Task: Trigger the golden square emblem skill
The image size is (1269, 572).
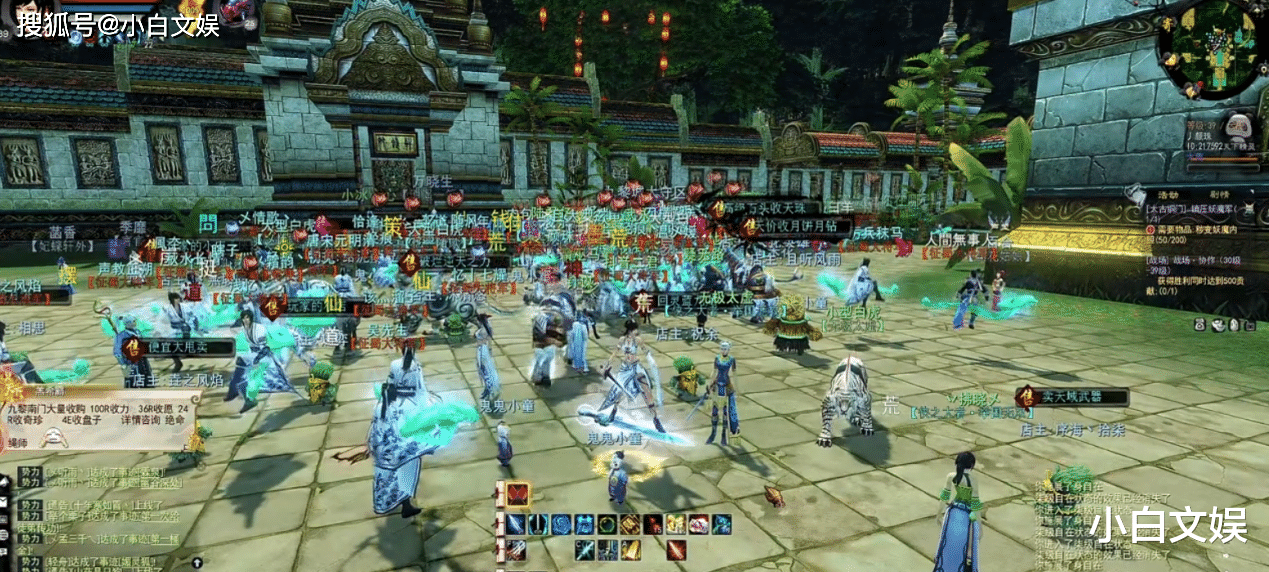Action: coord(630,525)
